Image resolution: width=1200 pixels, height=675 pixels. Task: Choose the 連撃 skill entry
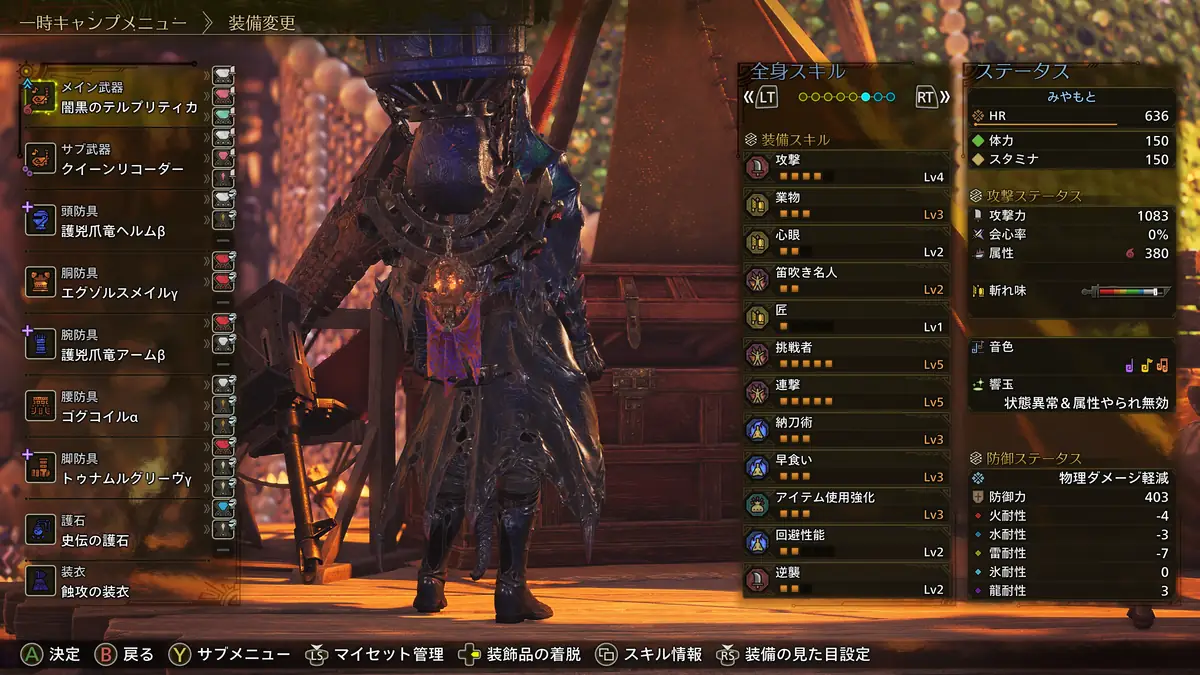pyautogui.click(x=845, y=392)
